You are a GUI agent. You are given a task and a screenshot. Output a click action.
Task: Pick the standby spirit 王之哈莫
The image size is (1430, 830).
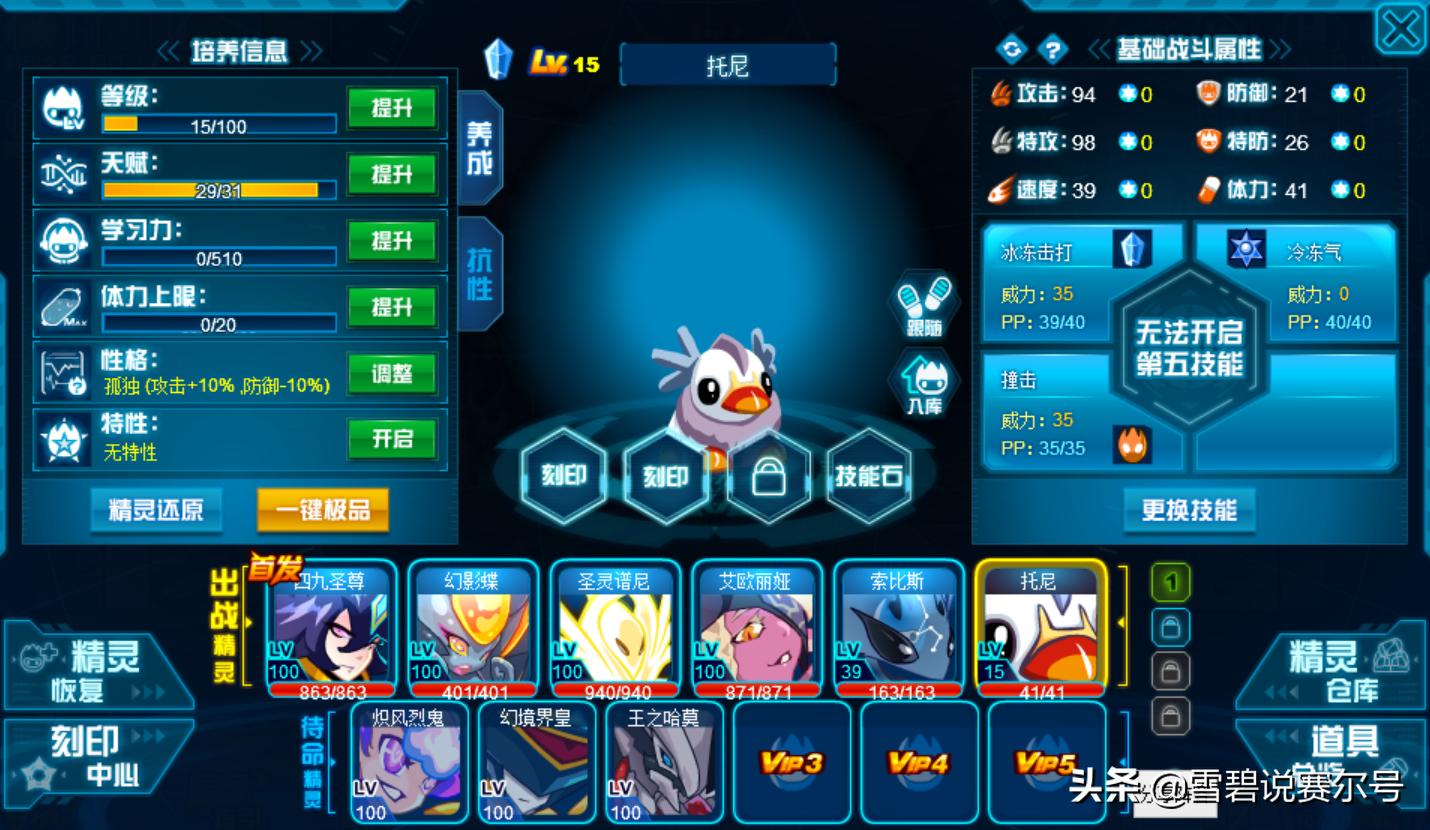664,762
